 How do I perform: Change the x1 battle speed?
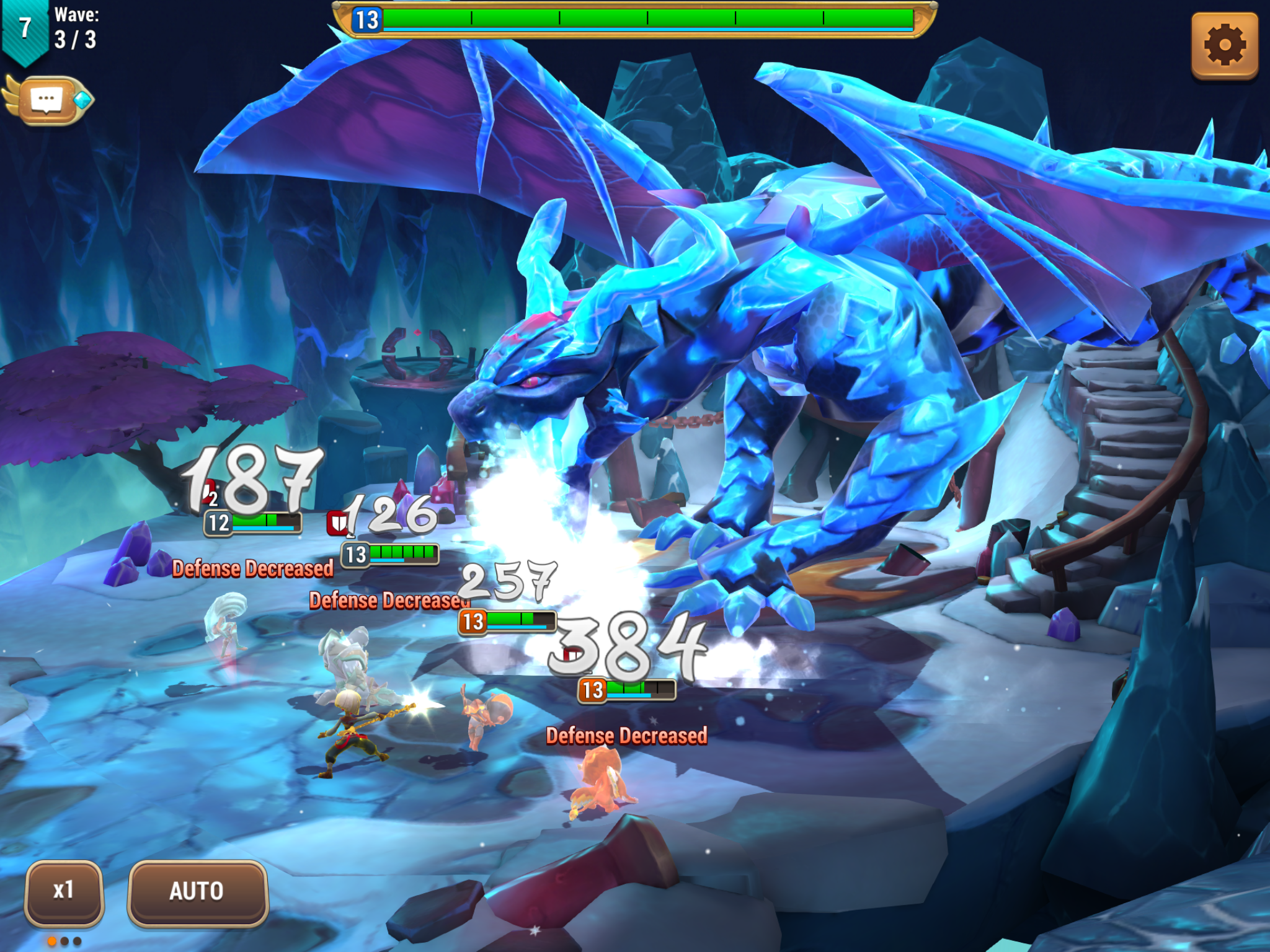coord(64,891)
